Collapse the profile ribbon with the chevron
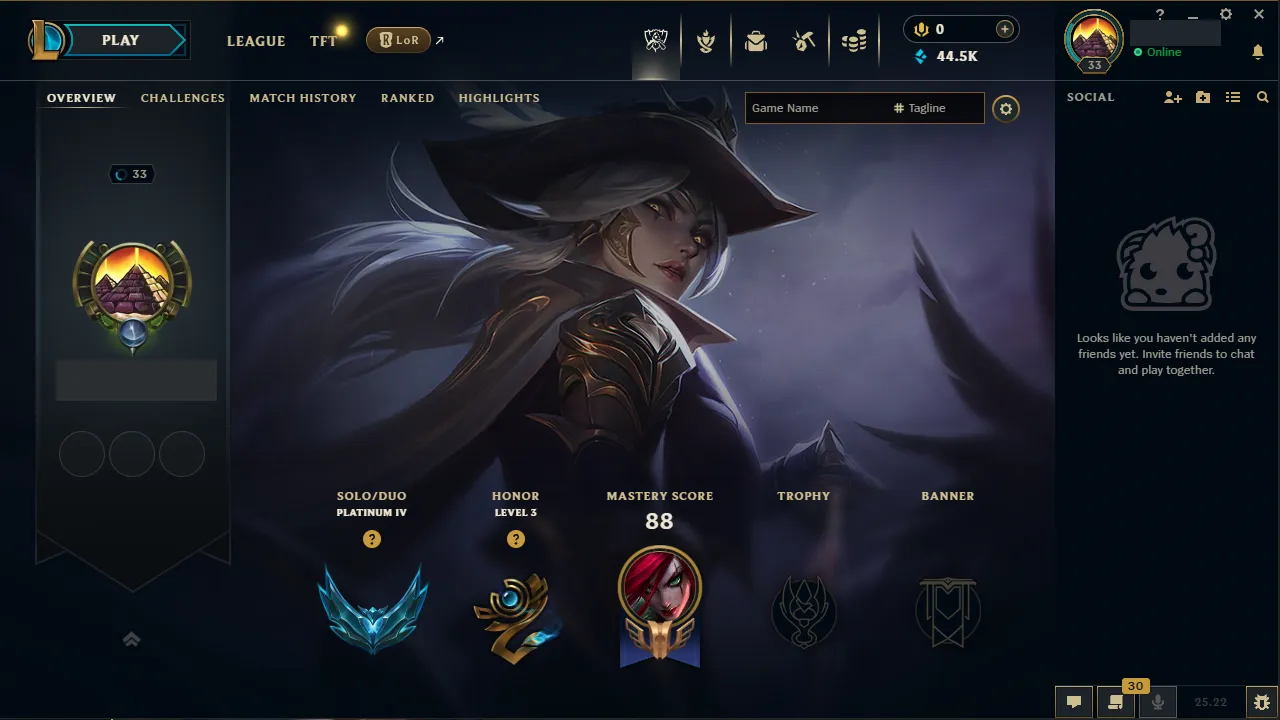Image resolution: width=1280 pixels, height=720 pixels. (131, 639)
